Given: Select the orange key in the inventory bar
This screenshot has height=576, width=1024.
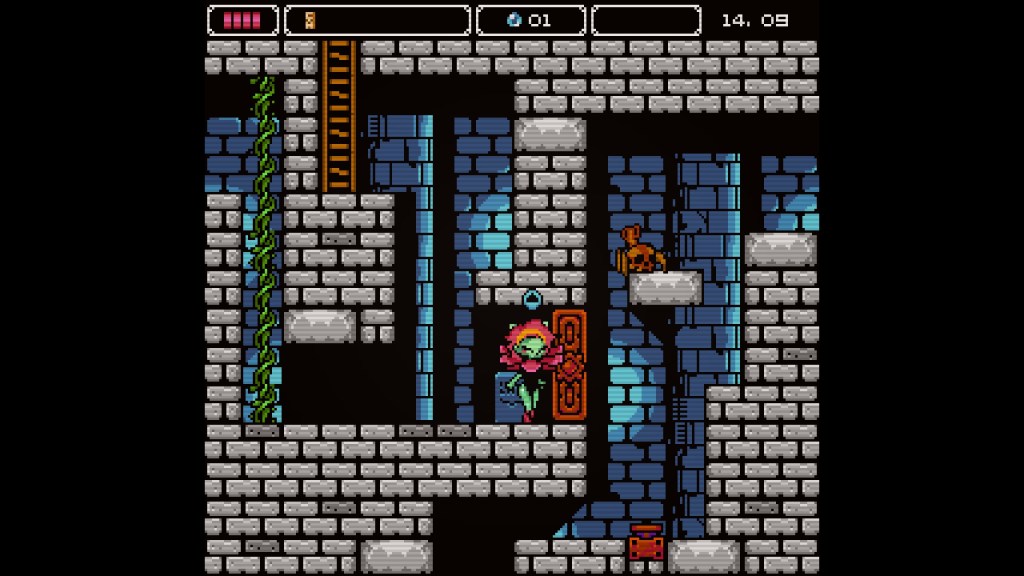Looking at the screenshot, I should [x=310, y=20].
